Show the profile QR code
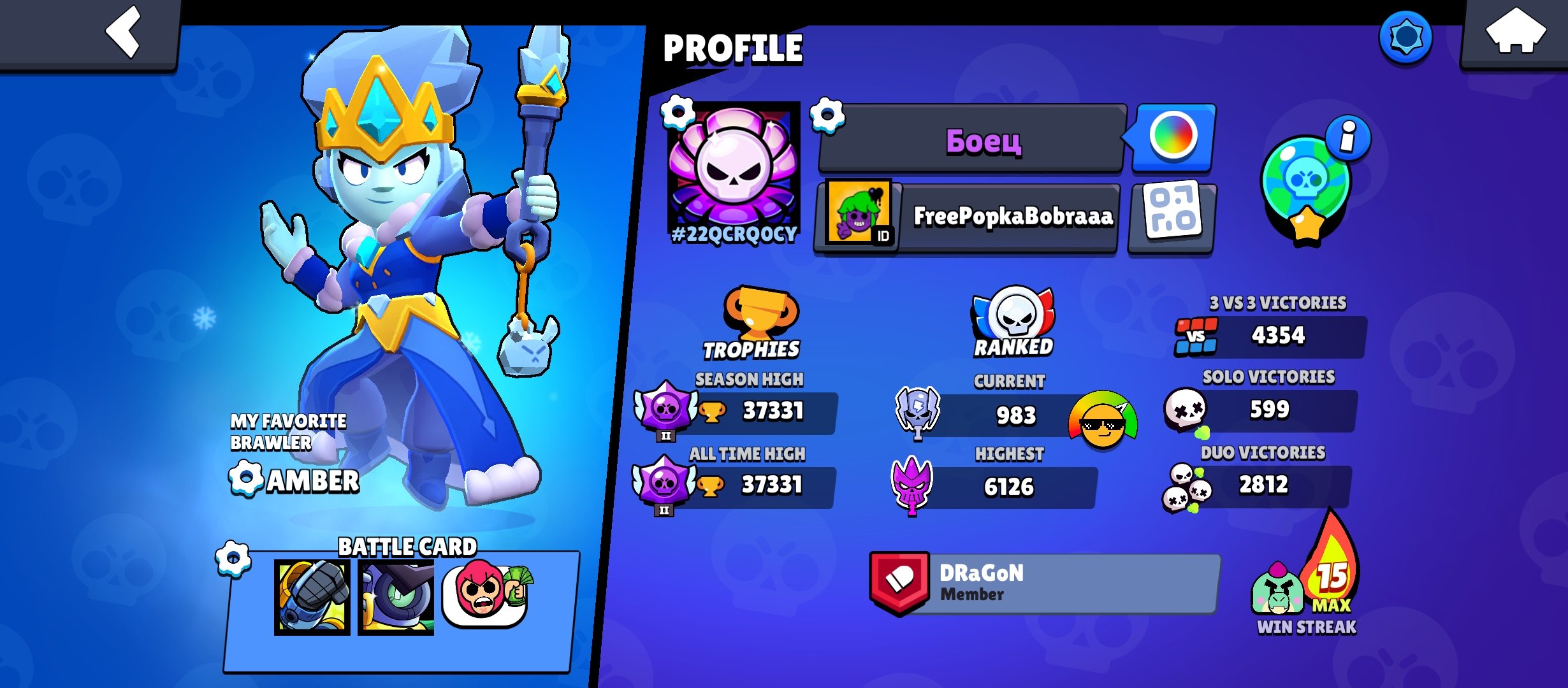 [1173, 217]
